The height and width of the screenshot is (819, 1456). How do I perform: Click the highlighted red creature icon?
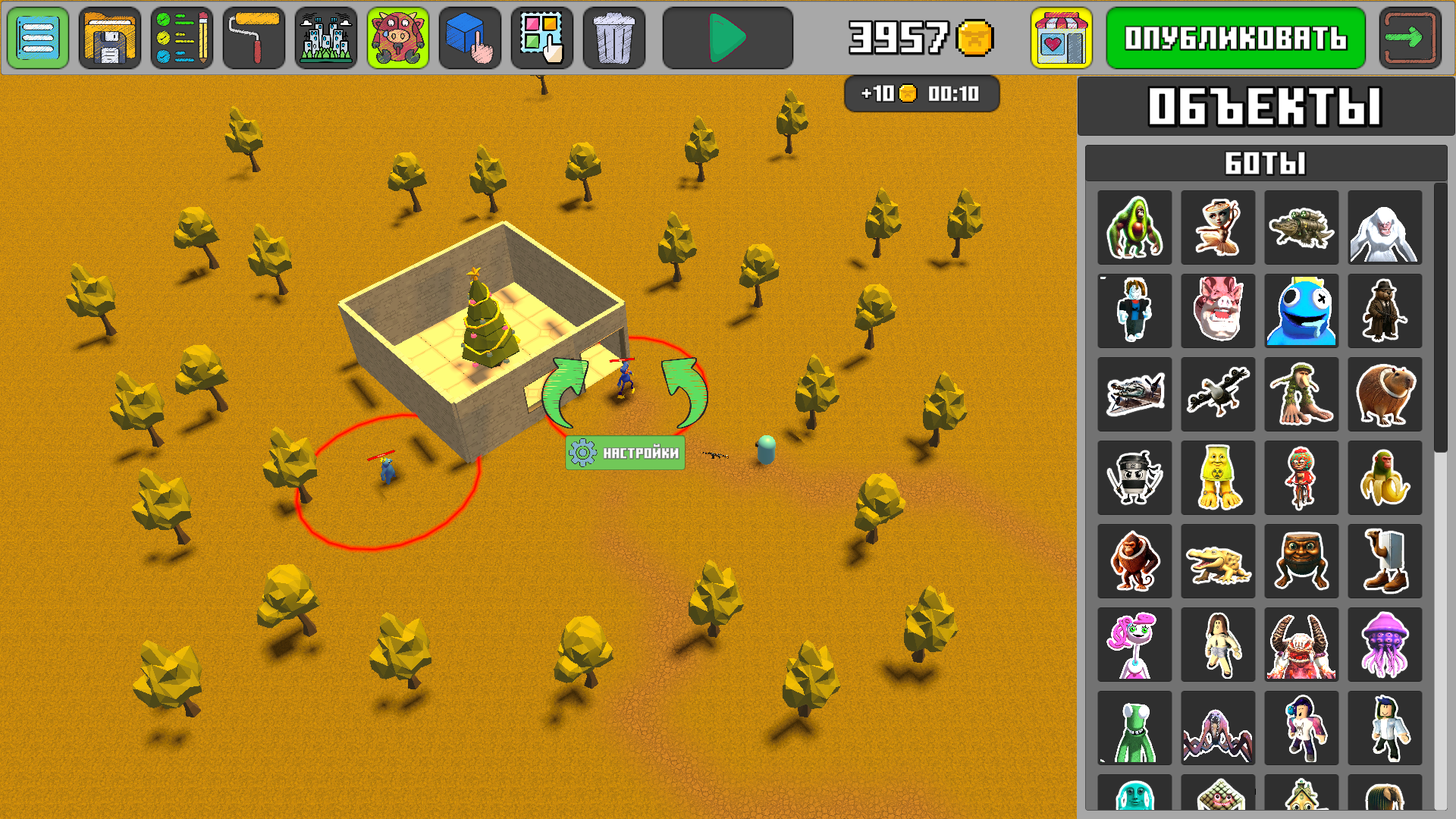click(x=397, y=36)
